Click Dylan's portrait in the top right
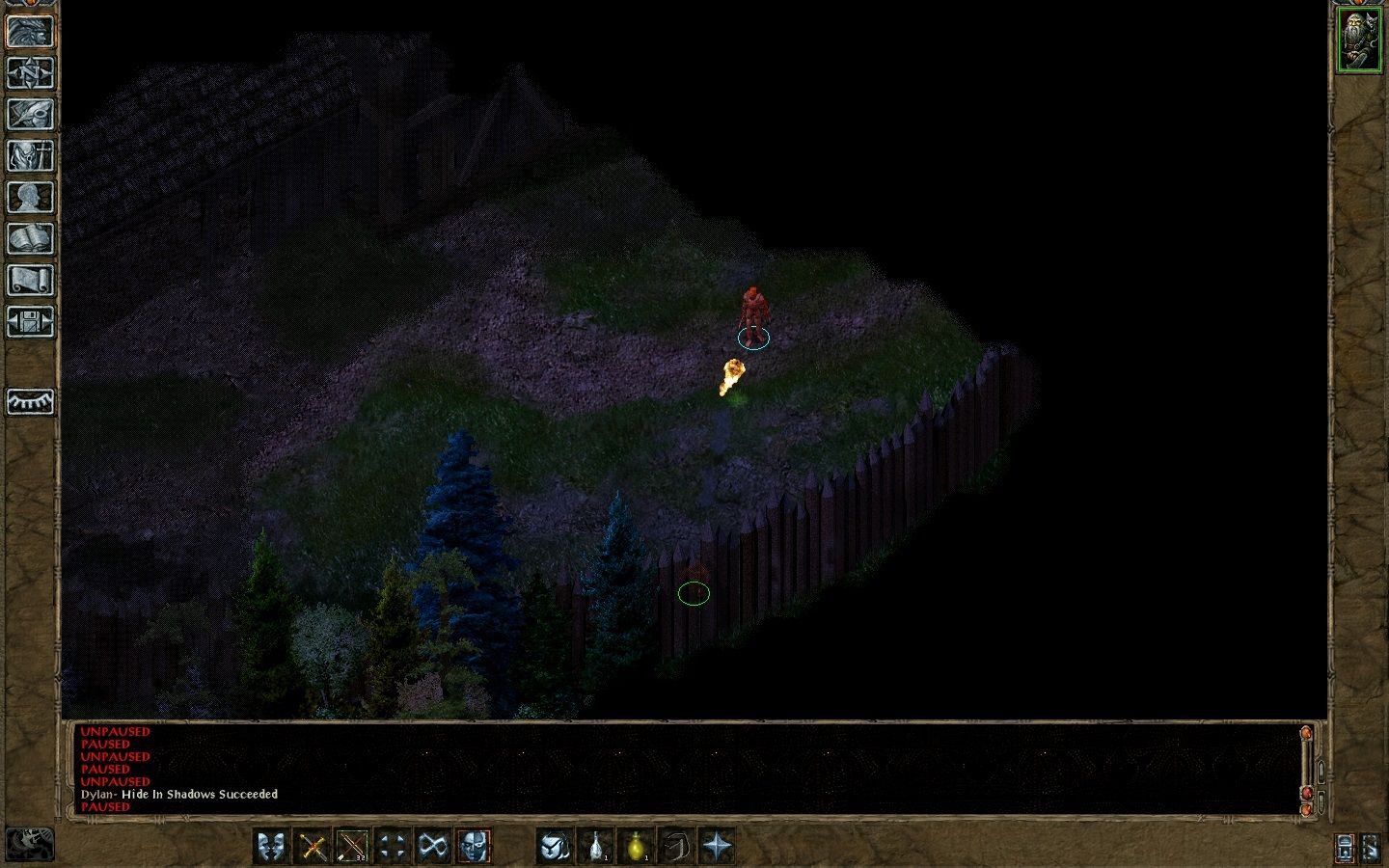The width and height of the screenshot is (1389, 868). tap(1359, 39)
